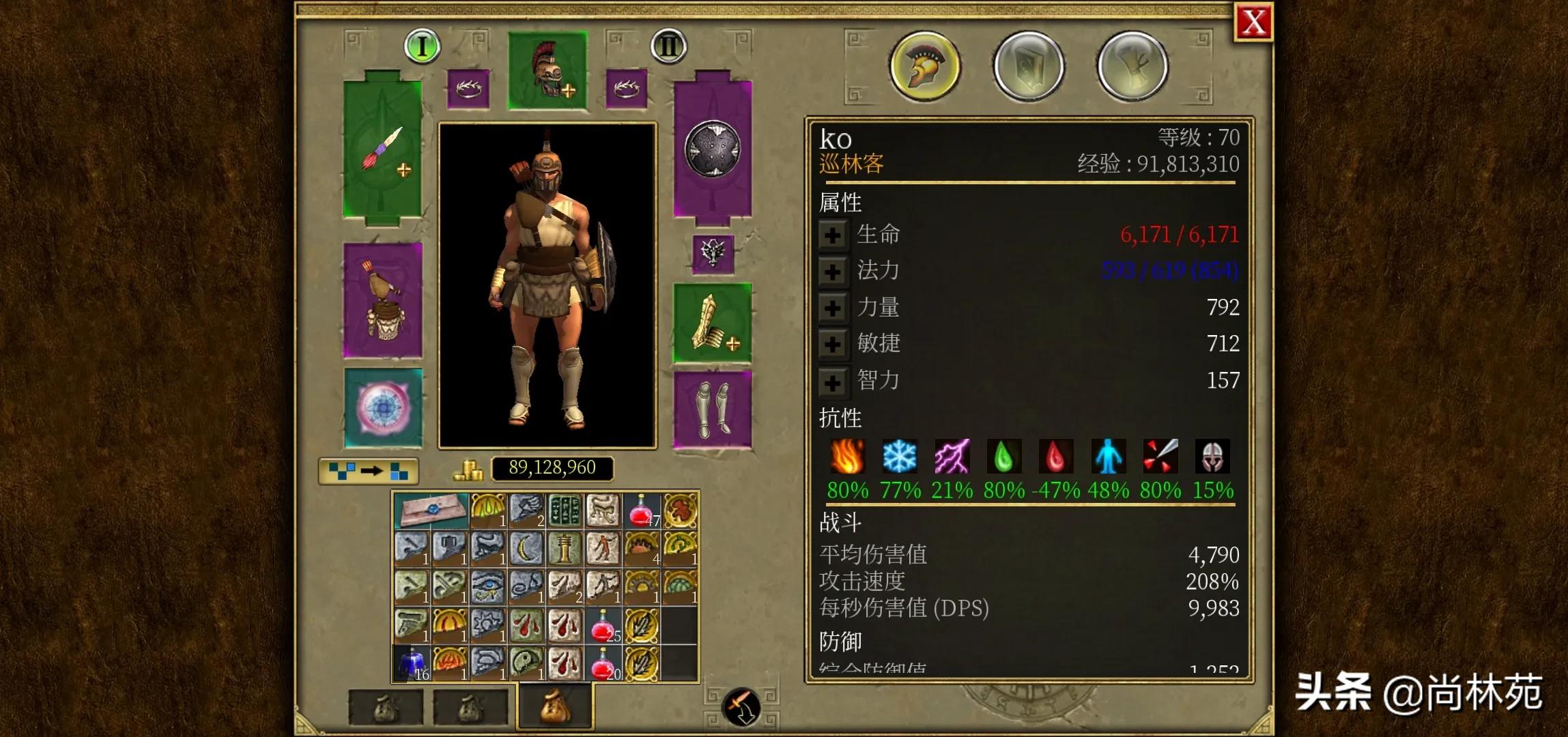Select the equipped leg greaves slot

(713, 409)
